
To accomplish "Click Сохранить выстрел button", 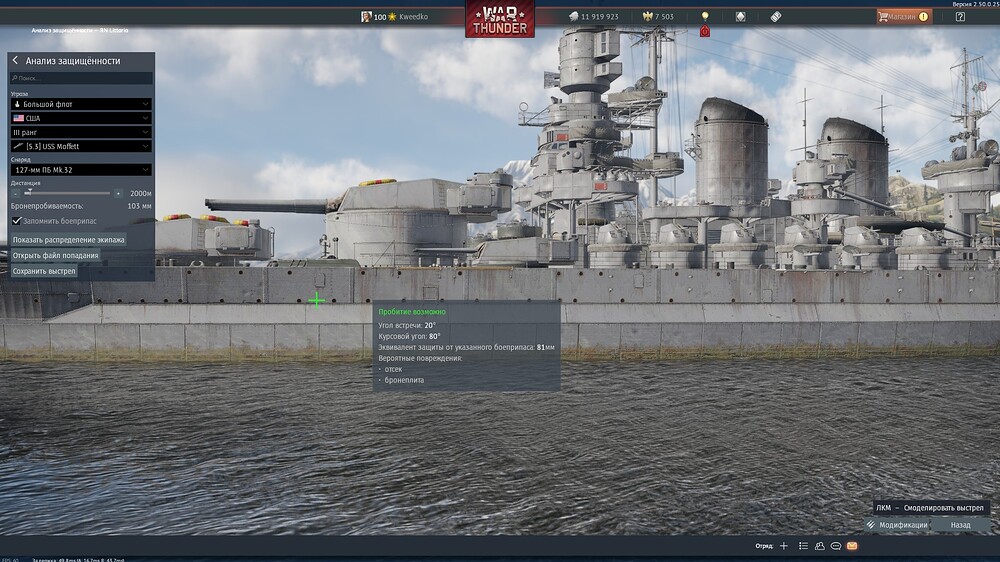I will [x=44, y=271].
